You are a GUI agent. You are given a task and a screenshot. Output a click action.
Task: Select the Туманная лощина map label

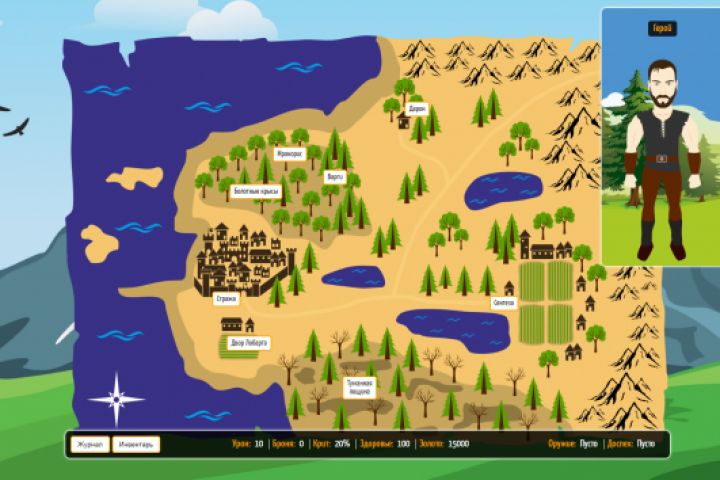coord(360,386)
